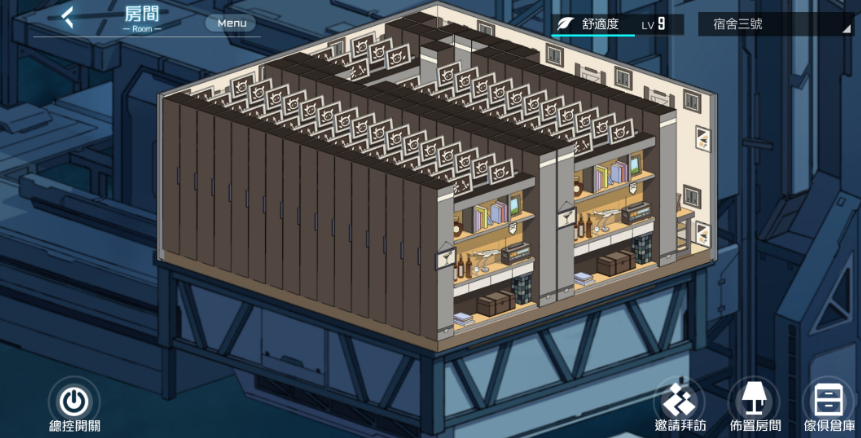Open 邀請拜訪 invite visit
861x438 pixels.
(681, 402)
